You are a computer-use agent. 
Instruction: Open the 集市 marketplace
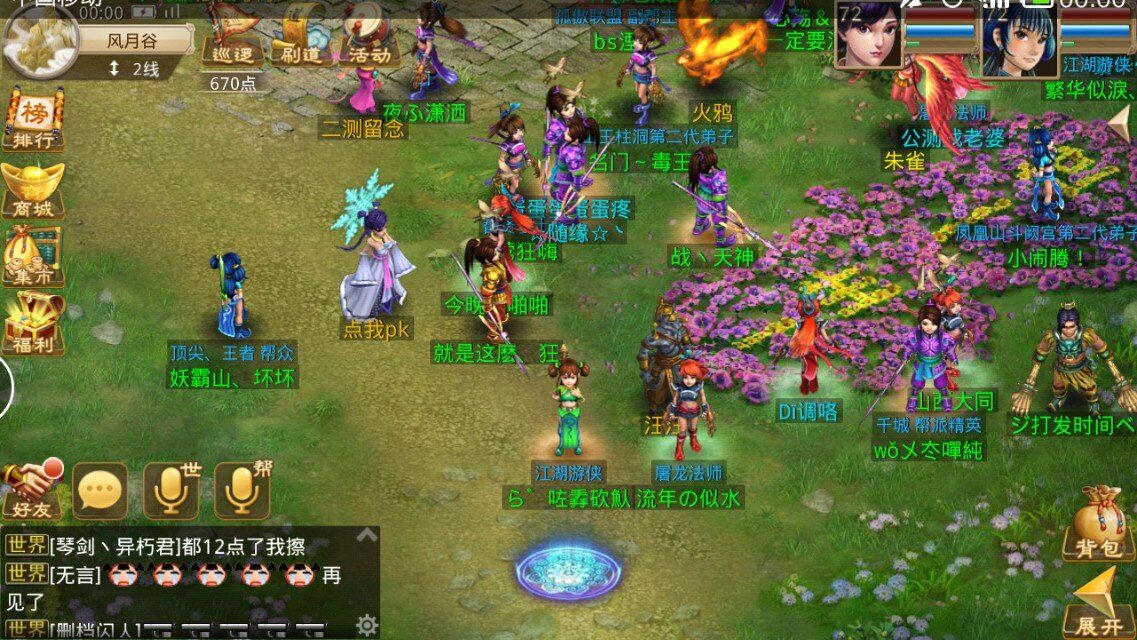point(33,256)
